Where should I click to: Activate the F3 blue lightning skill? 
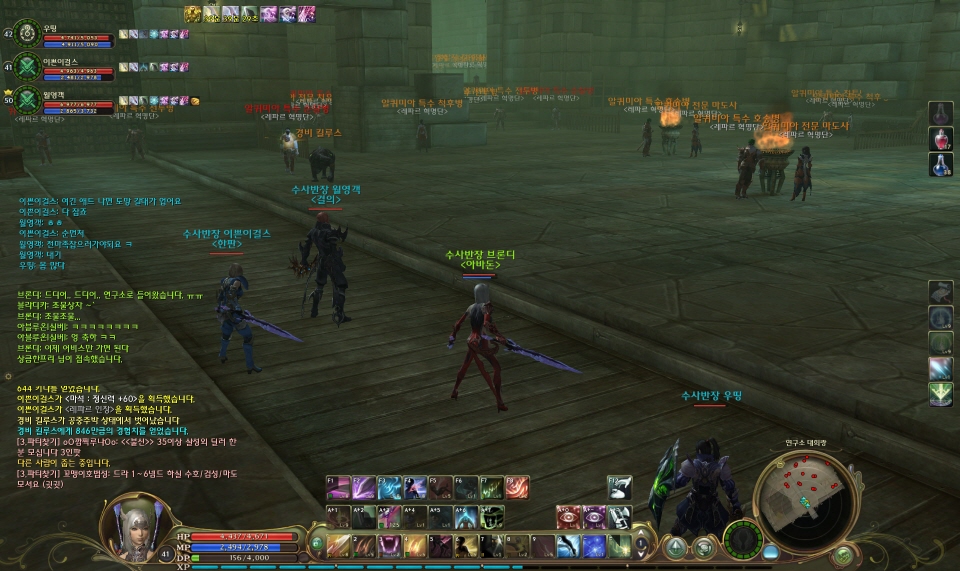tap(390, 487)
